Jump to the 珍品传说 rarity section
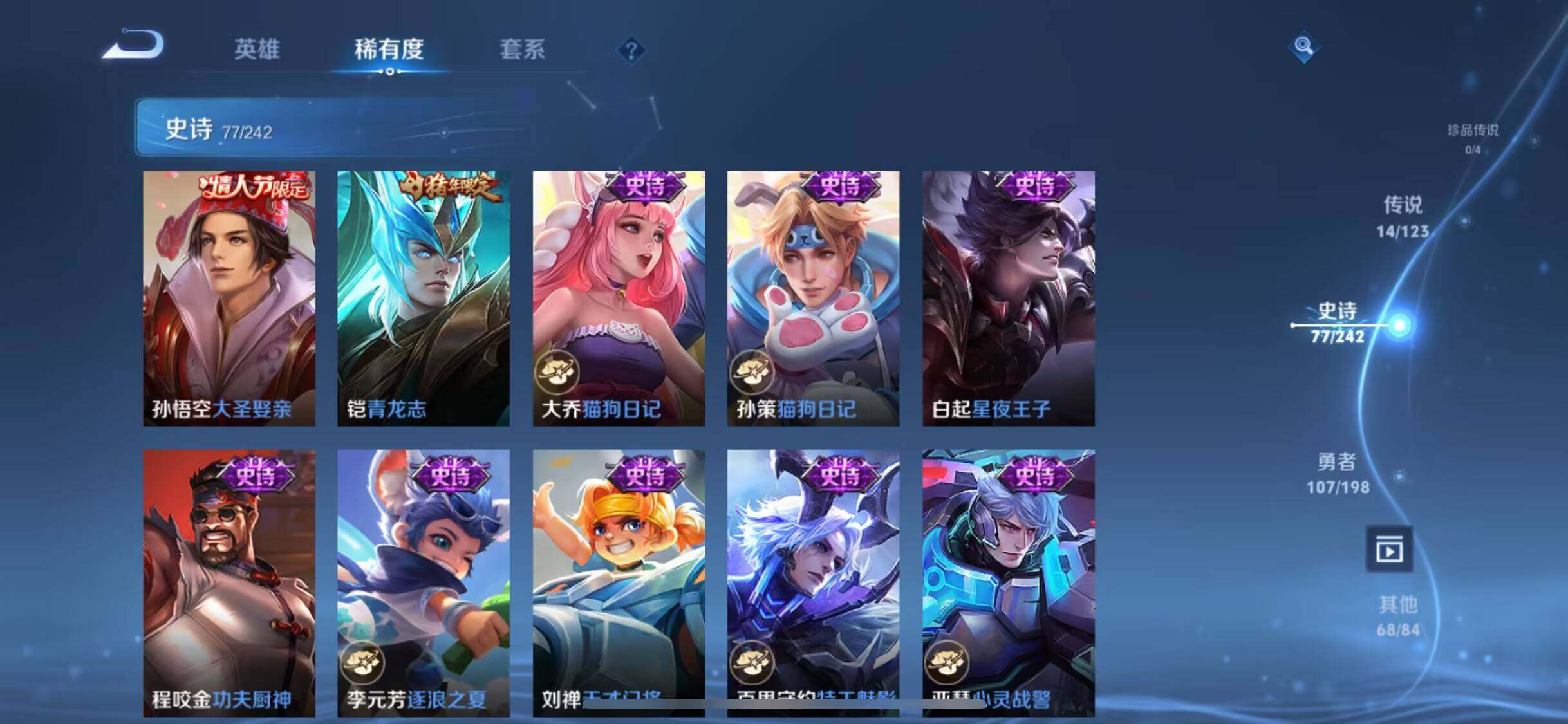 pos(1472,138)
